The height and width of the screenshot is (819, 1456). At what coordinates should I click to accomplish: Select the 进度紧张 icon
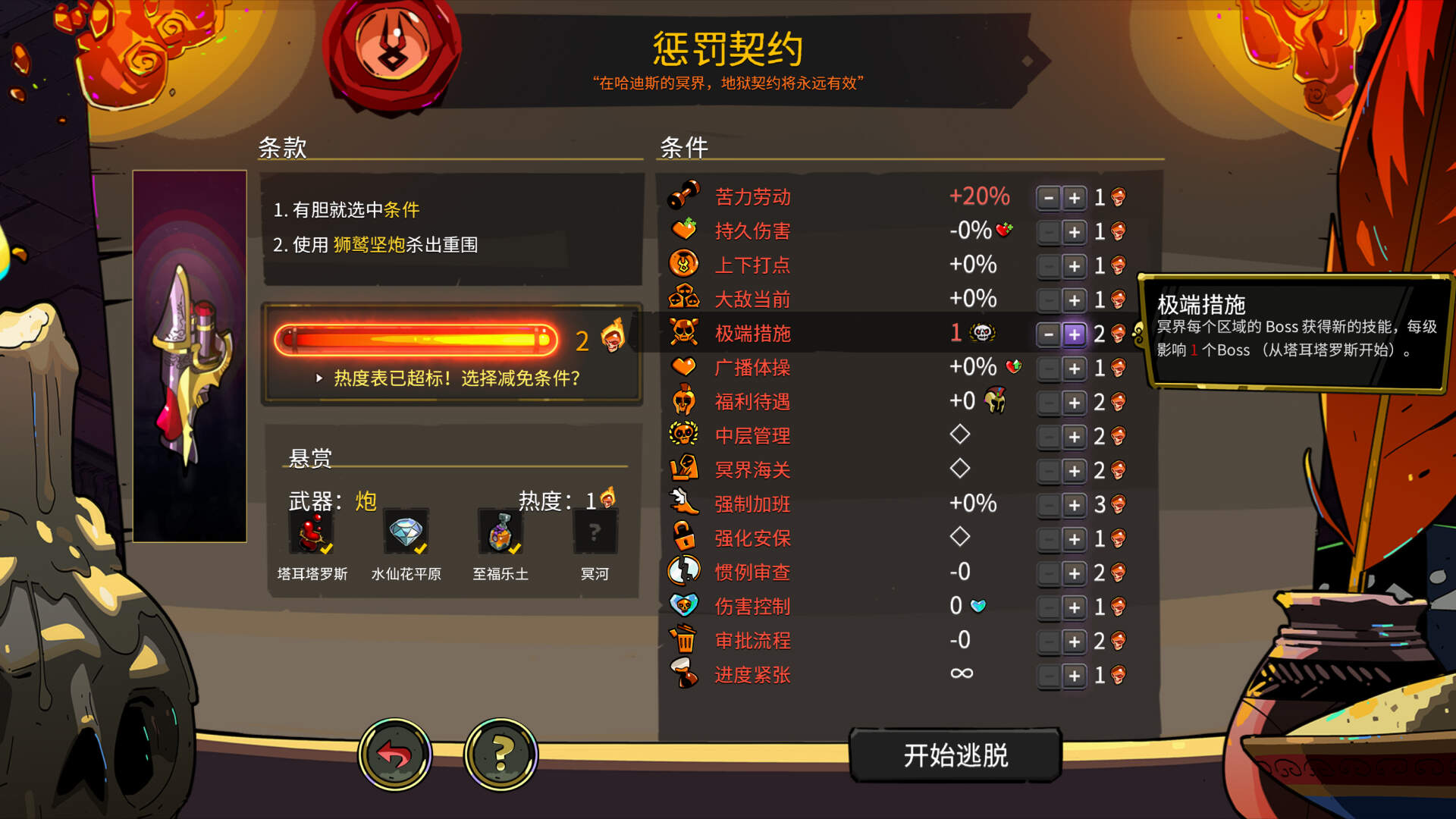coord(685,675)
